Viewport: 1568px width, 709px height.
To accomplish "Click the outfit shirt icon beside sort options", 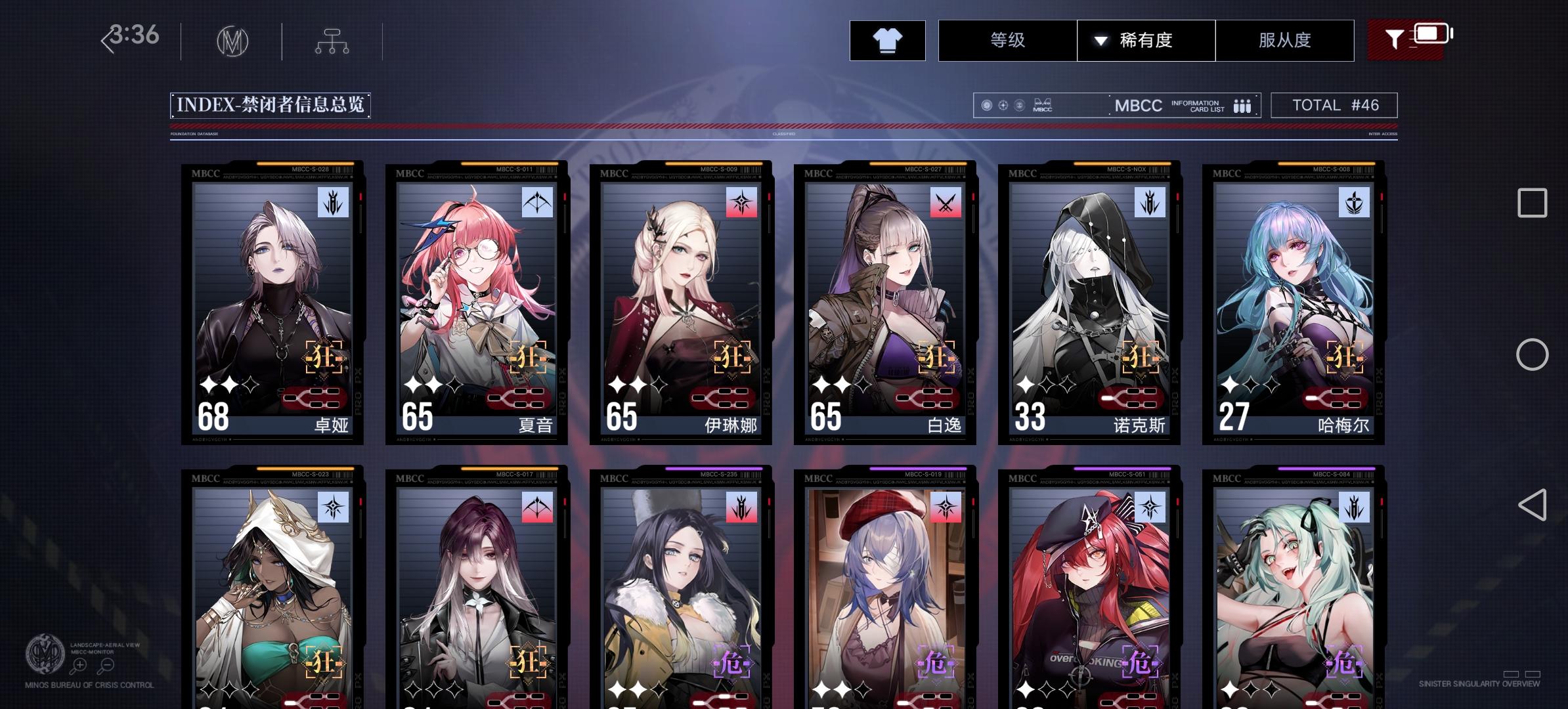I will [889, 40].
